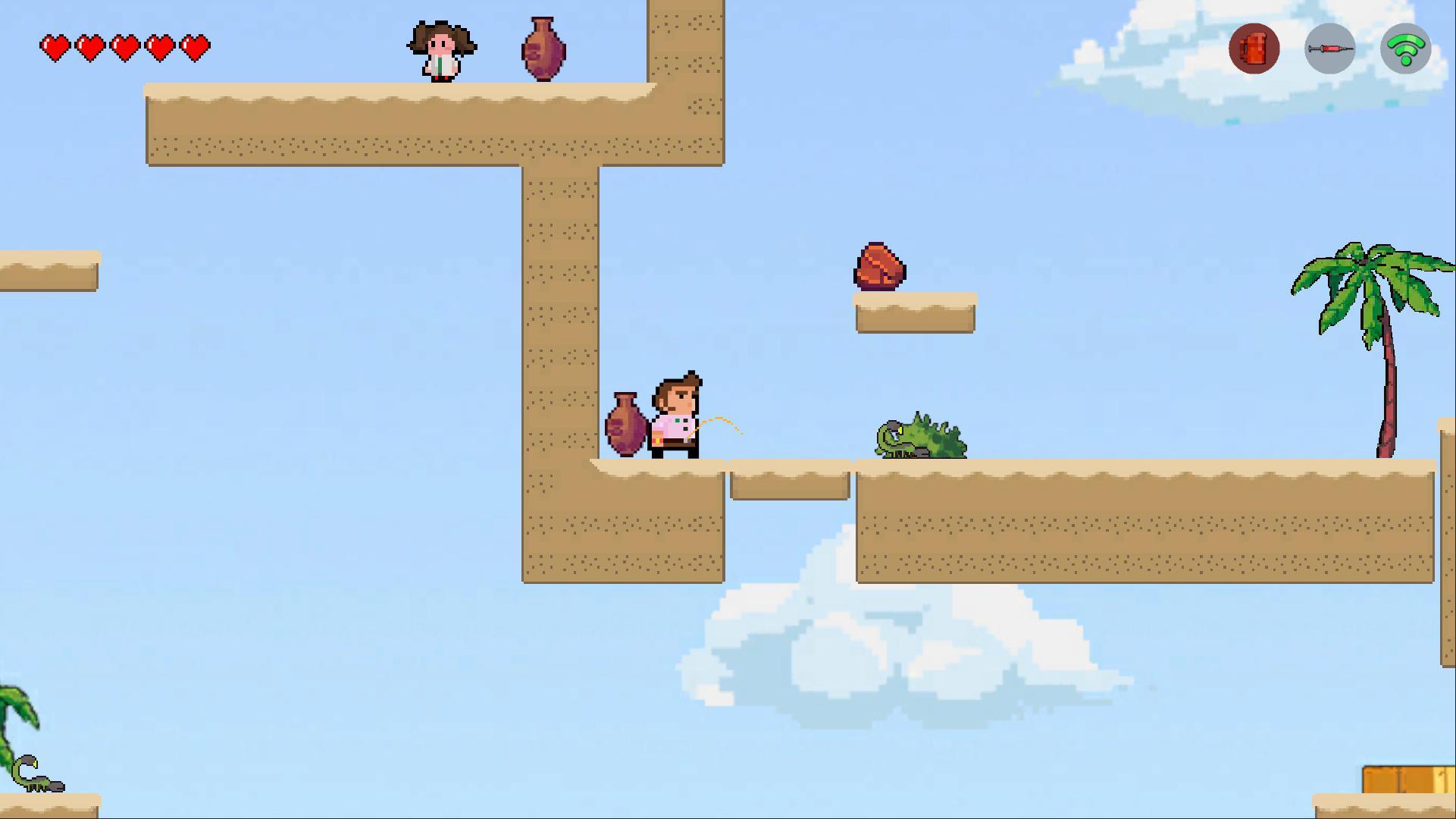Click the middle heart in the HUD
The width and height of the screenshot is (1456, 819).
coord(126,46)
